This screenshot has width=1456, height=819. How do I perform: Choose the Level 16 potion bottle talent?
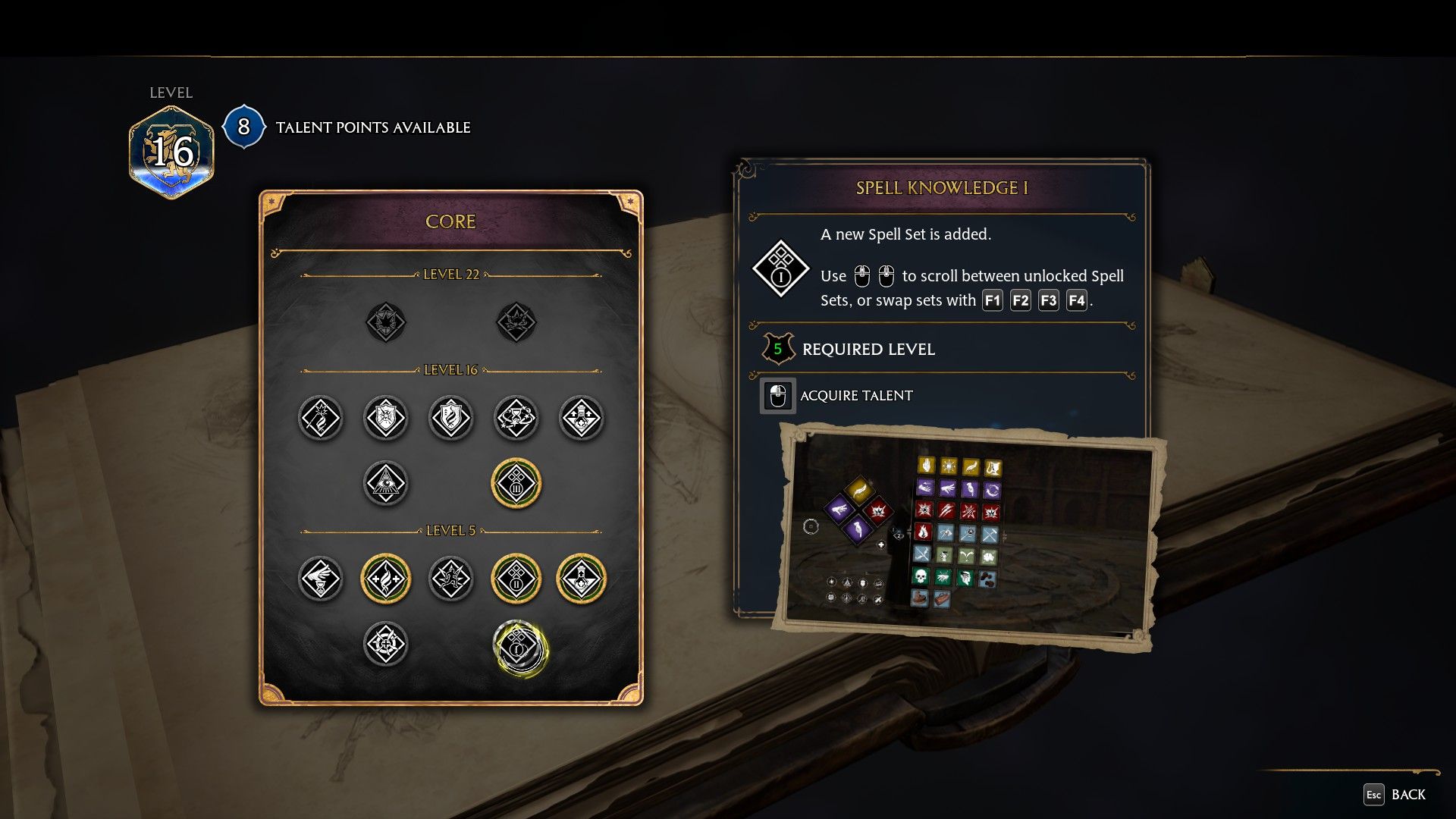[x=582, y=418]
